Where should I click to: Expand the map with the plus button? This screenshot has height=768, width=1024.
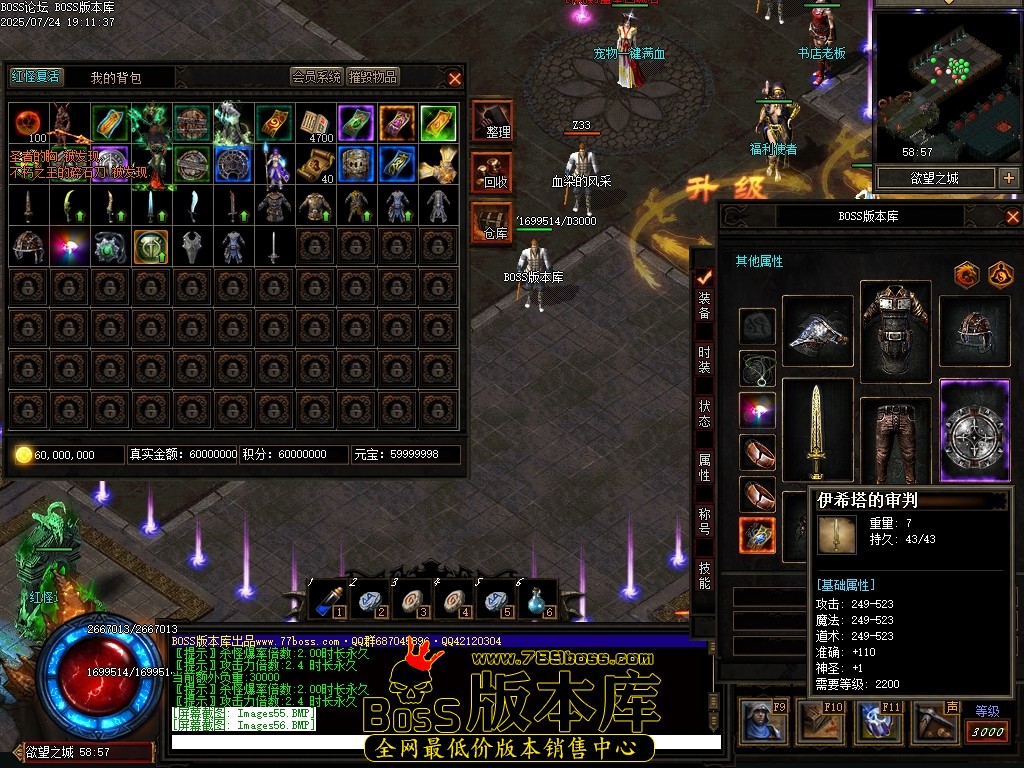click(1008, 178)
